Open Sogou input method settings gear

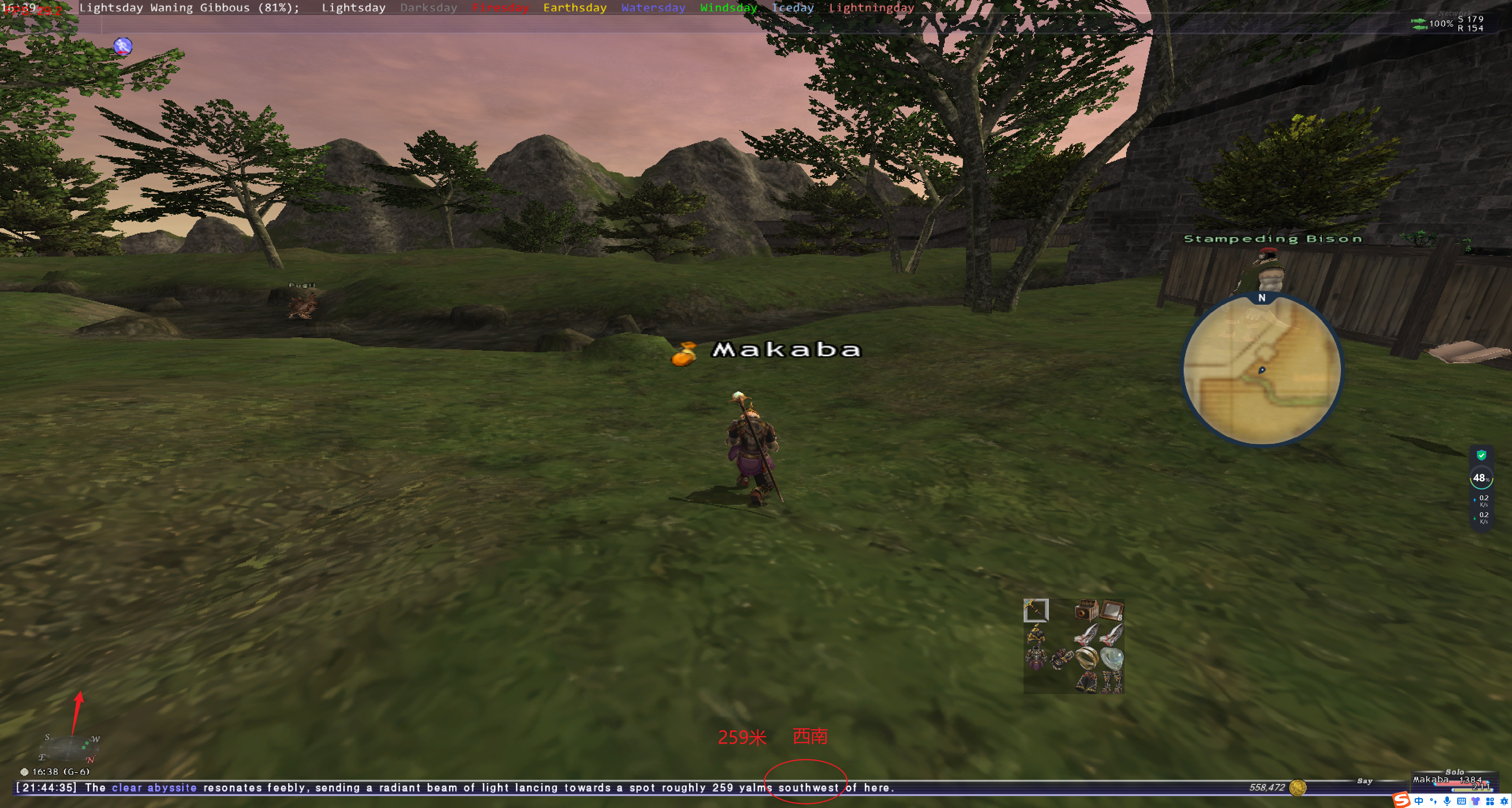tap(1504, 802)
